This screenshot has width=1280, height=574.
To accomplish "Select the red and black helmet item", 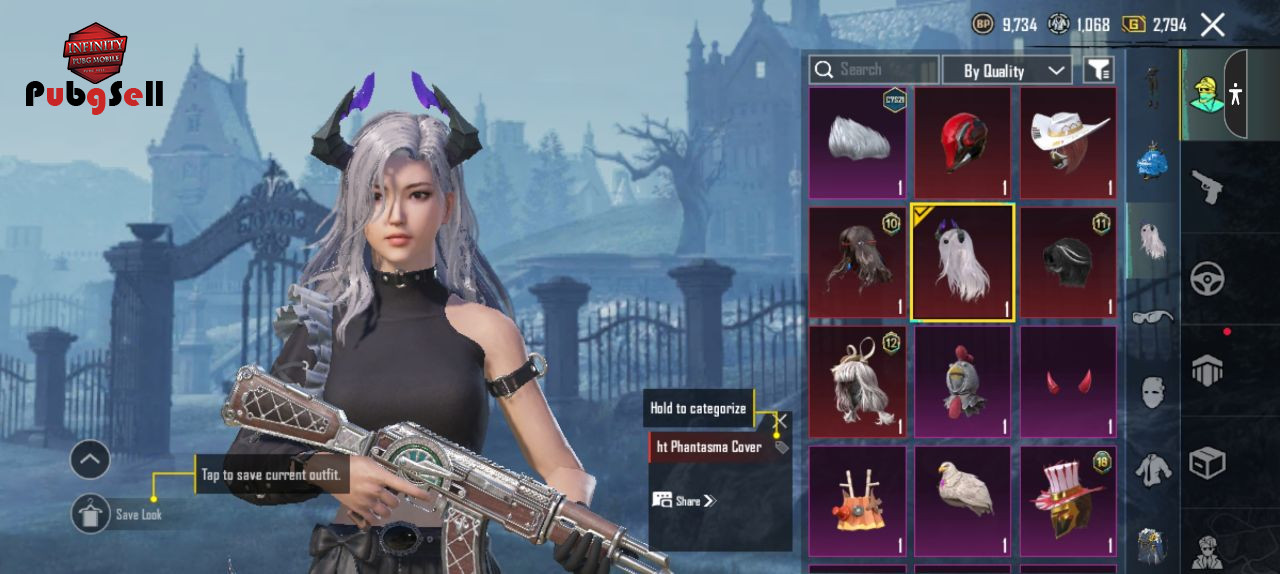I will point(963,143).
